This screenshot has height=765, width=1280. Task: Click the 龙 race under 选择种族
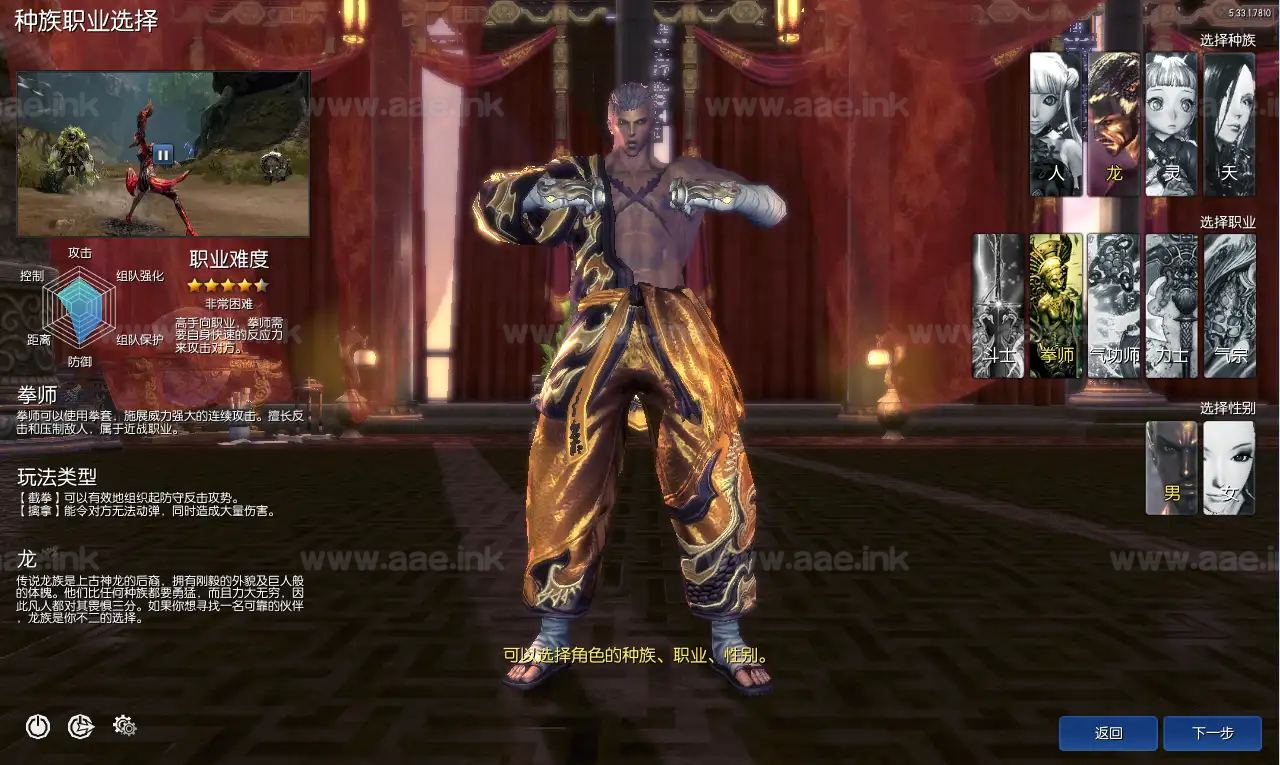click(x=1113, y=120)
